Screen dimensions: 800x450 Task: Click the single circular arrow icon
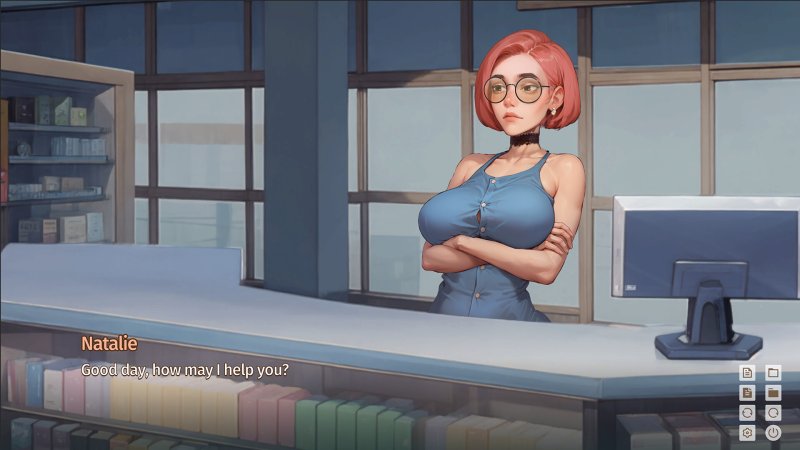773,413
